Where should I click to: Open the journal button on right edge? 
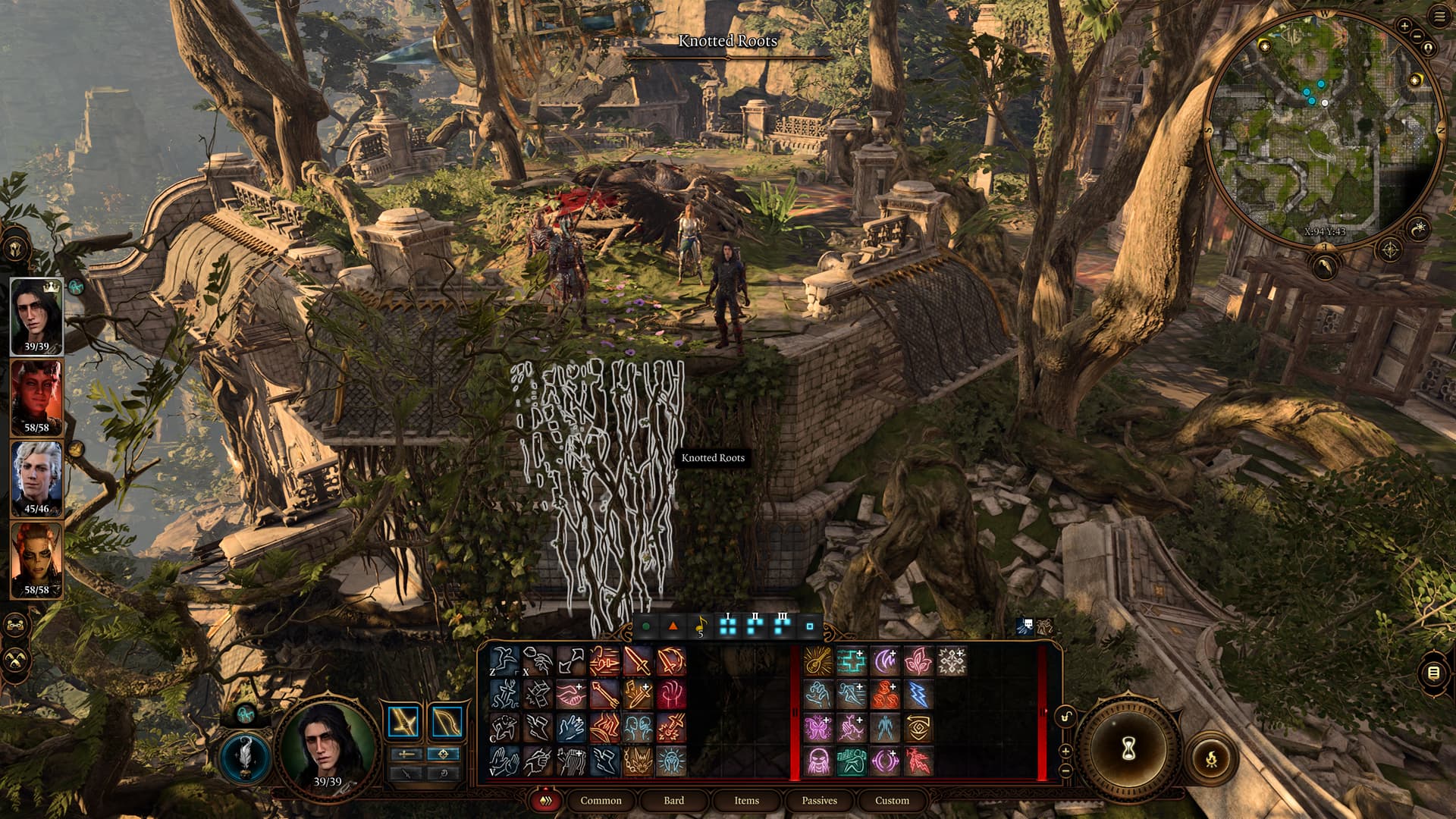pyautogui.click(x=1433, y=673)
